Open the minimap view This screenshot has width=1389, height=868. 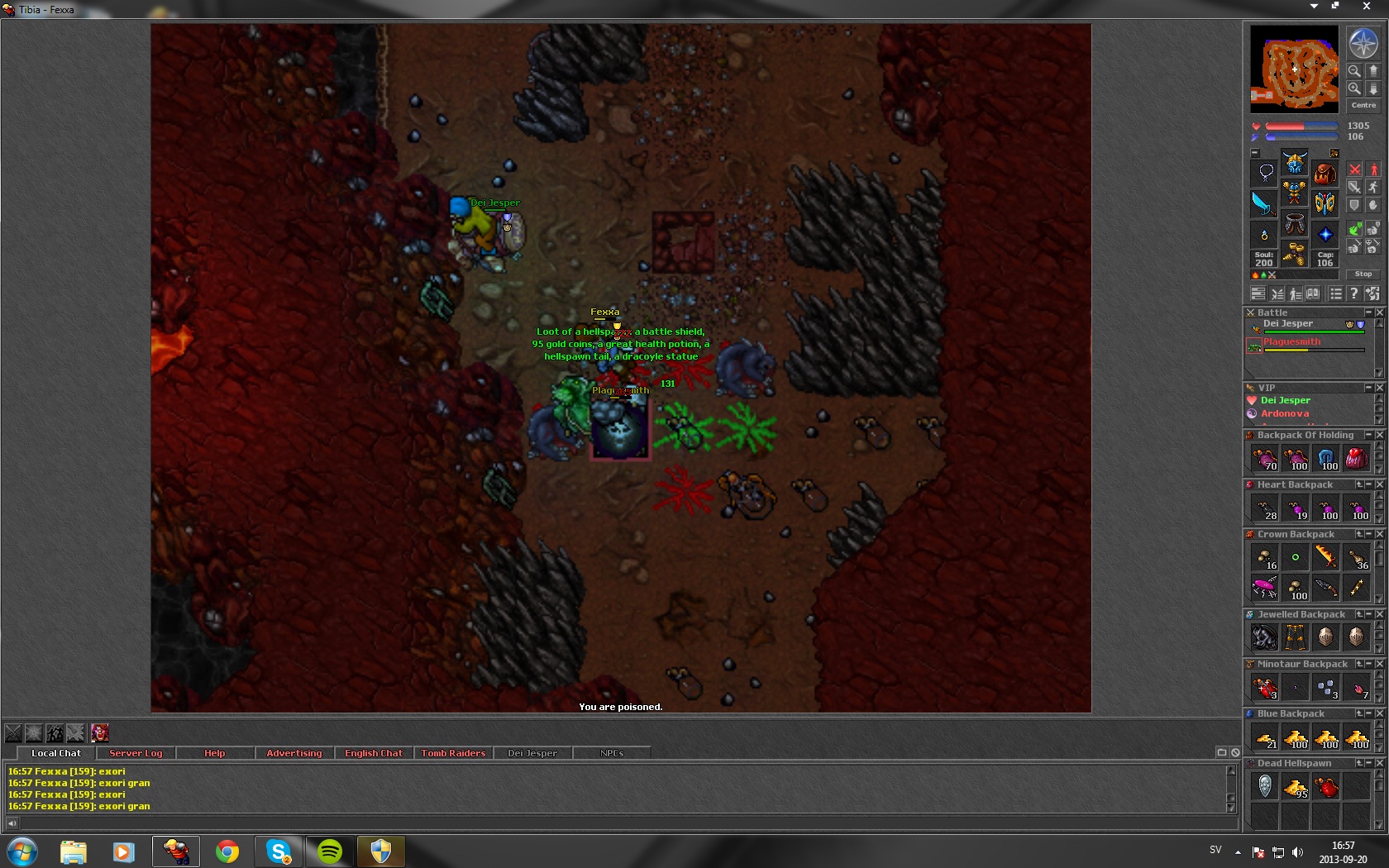coord(1294,69)
